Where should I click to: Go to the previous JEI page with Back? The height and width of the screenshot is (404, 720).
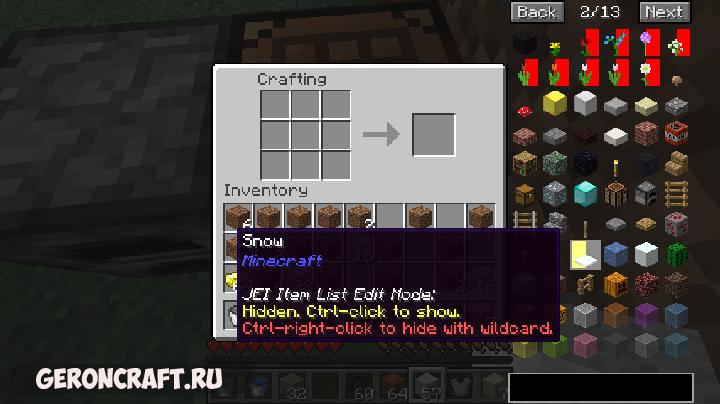536,12
